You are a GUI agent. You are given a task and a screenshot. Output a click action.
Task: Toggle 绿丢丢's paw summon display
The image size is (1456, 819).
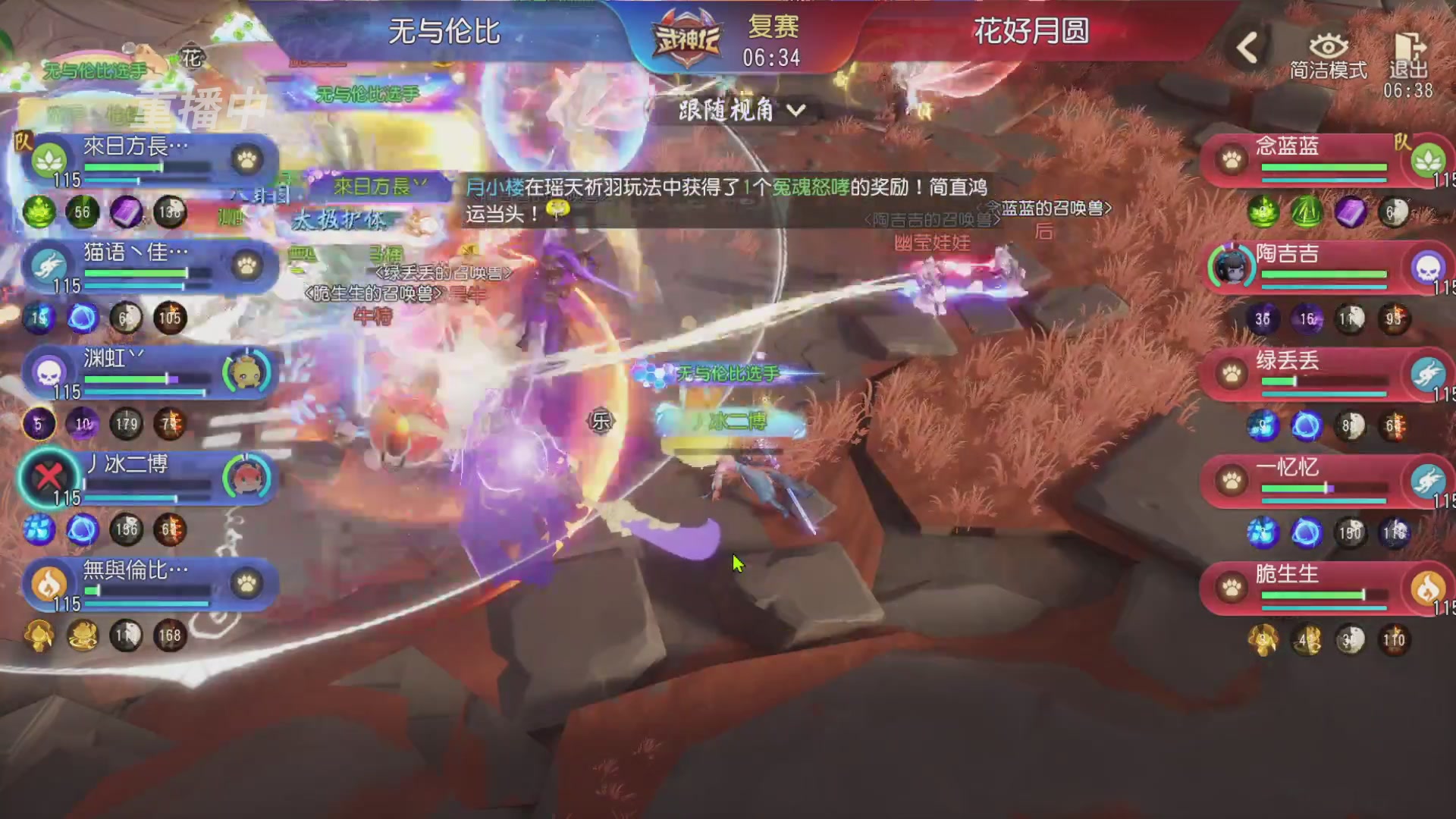click(1232, 373)
